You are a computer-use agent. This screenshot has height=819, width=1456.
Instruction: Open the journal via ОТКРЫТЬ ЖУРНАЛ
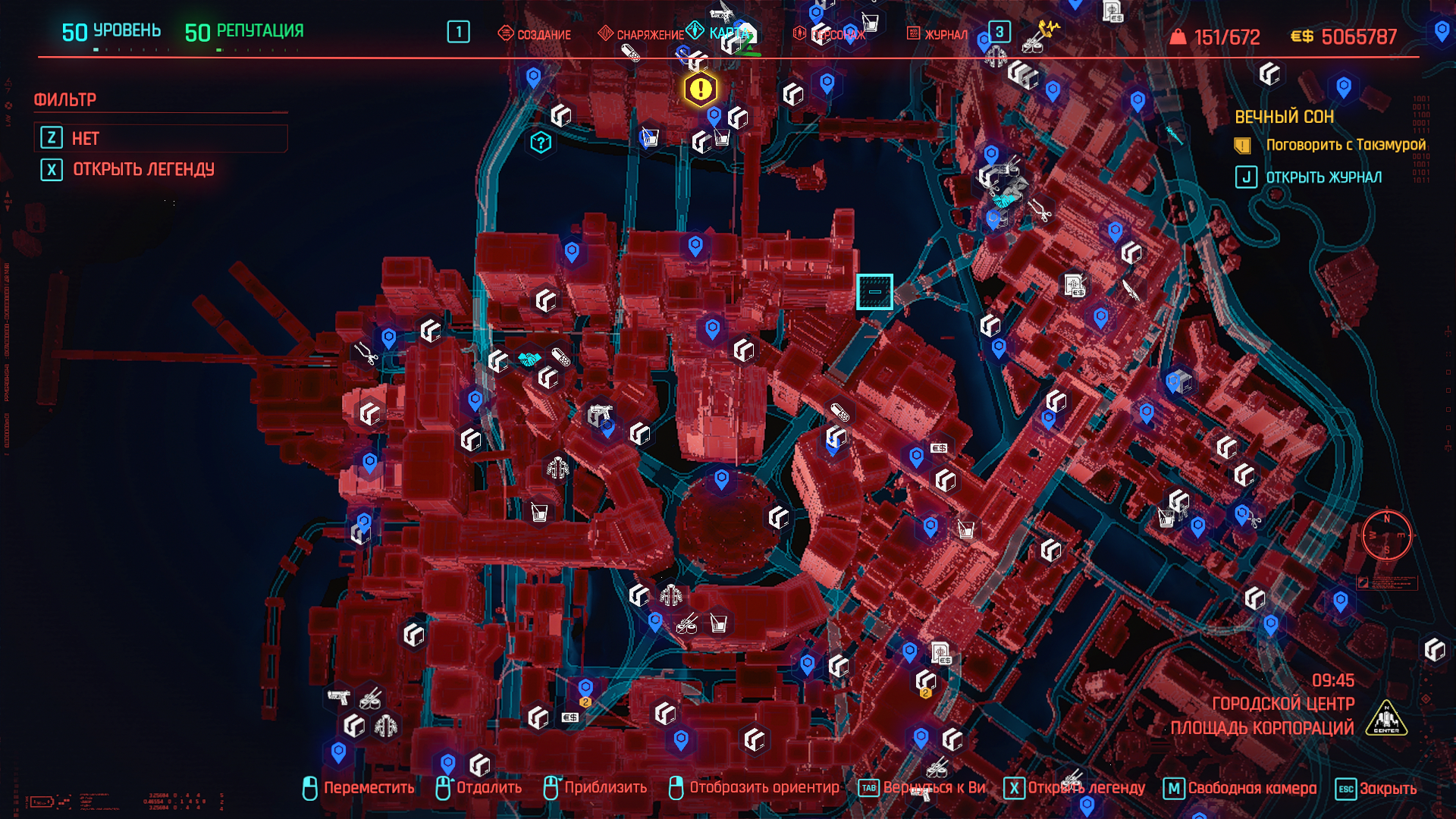1323,177
